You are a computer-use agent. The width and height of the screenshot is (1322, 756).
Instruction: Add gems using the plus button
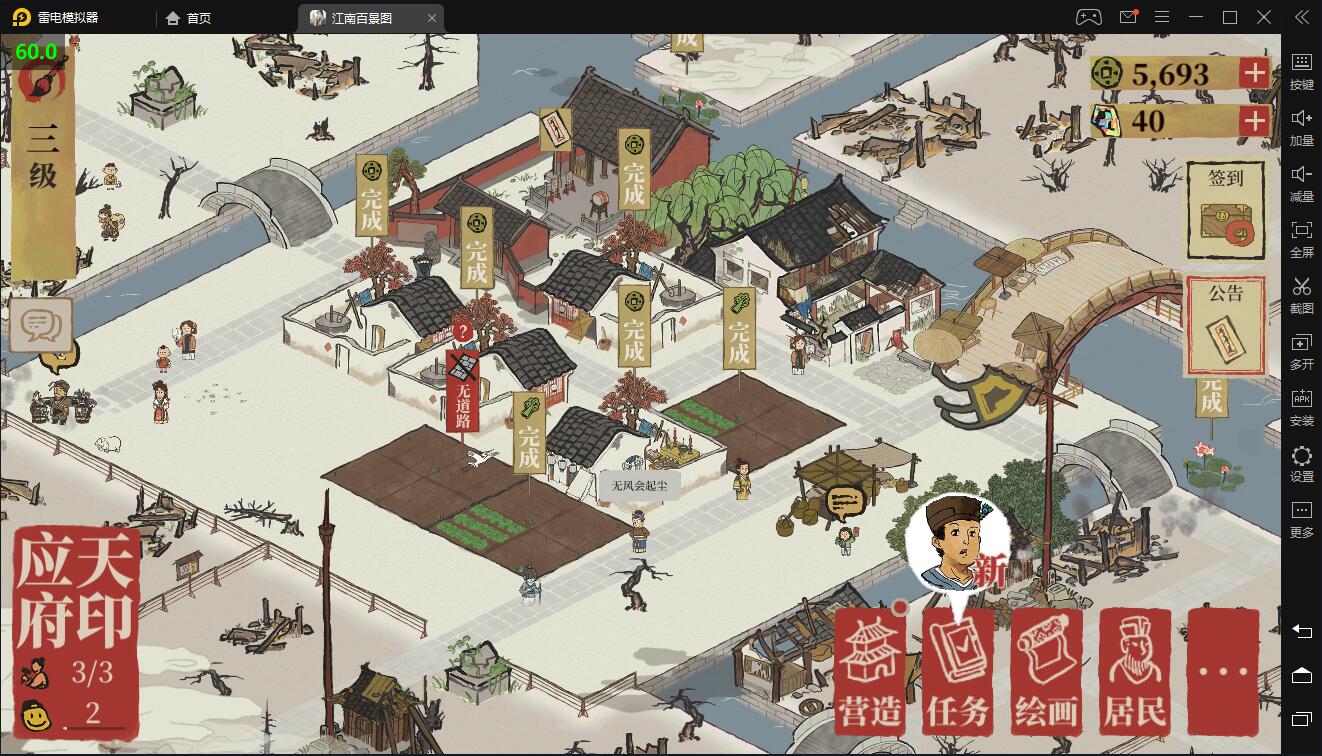[x=1254, y=122]
